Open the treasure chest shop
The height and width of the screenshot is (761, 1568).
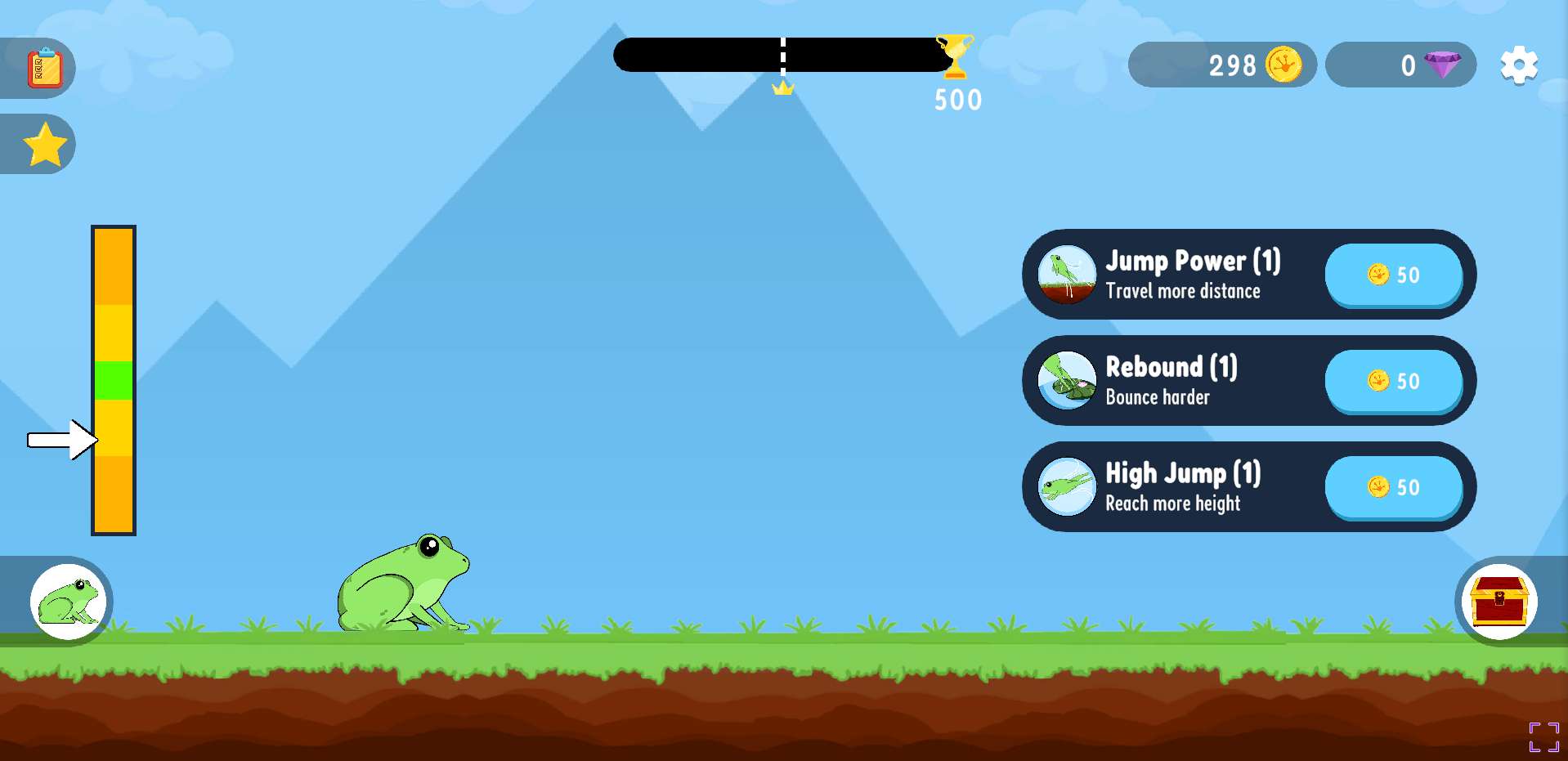(1499, 602)
